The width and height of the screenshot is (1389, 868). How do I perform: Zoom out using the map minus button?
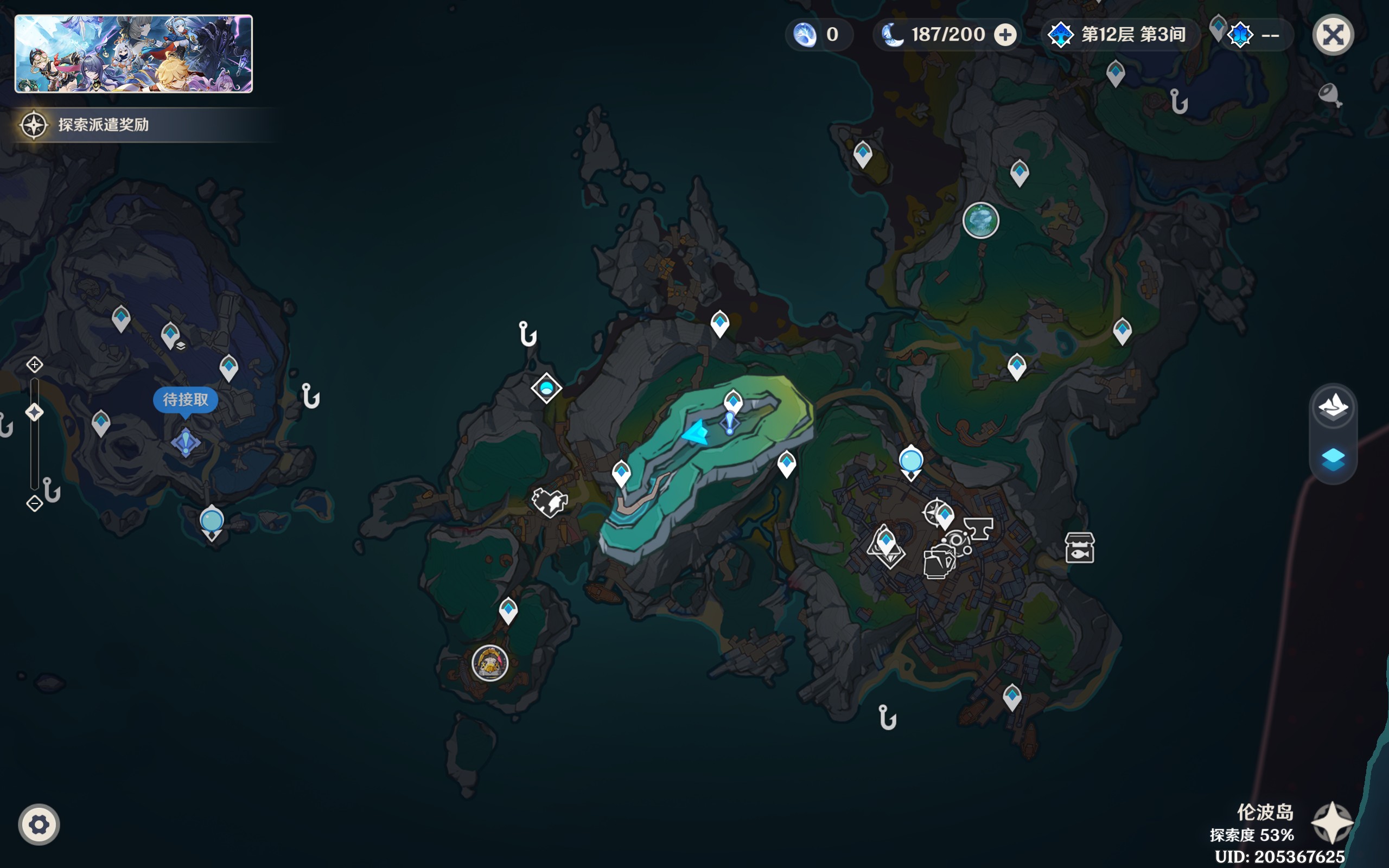point(34,503)
